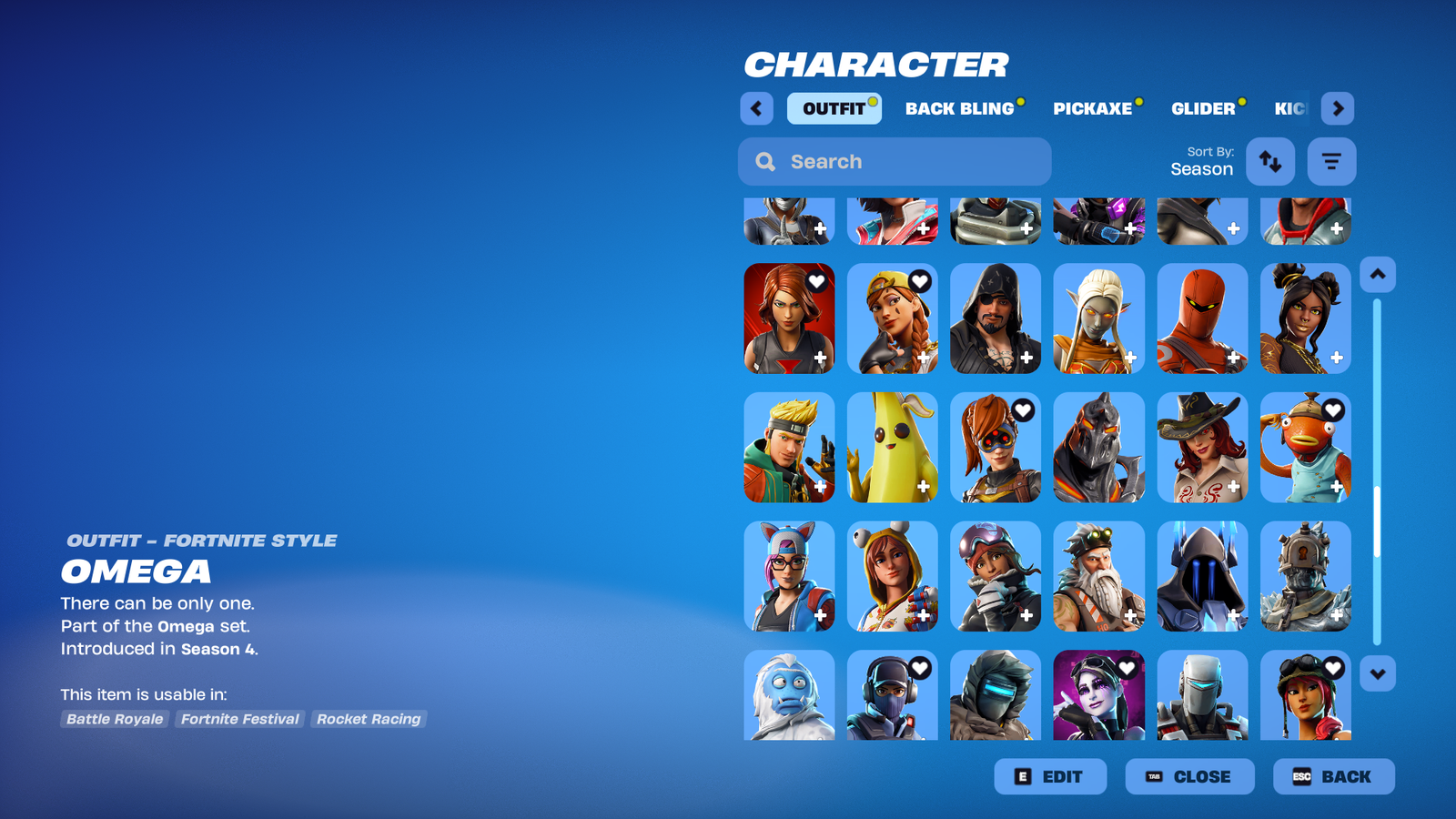This screenshot has width=1456, height=819.
Task: Toggle the Sort By Season order button
Action: coord(1269,161)
